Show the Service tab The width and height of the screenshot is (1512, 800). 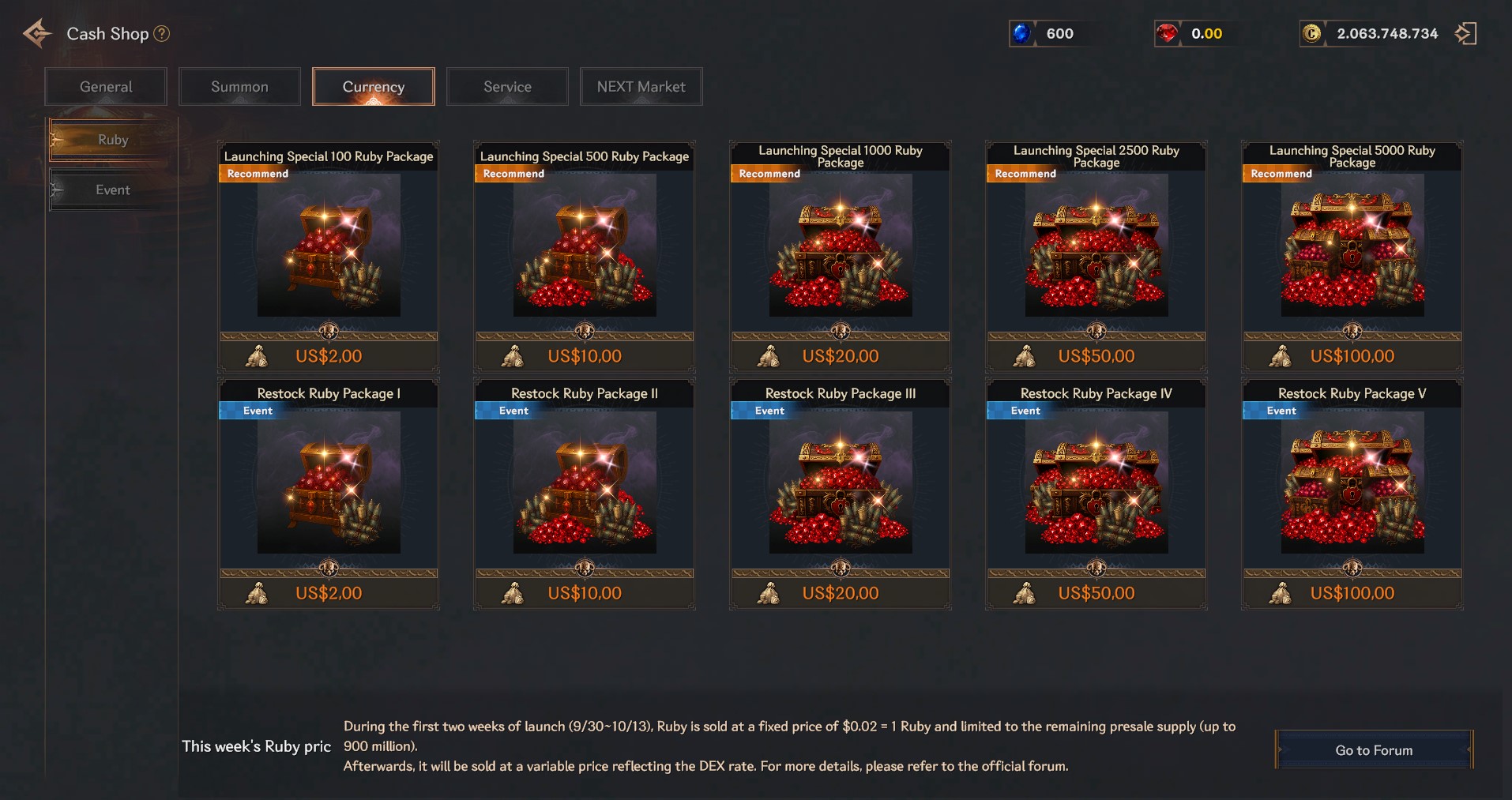click(x=507, y=87)
